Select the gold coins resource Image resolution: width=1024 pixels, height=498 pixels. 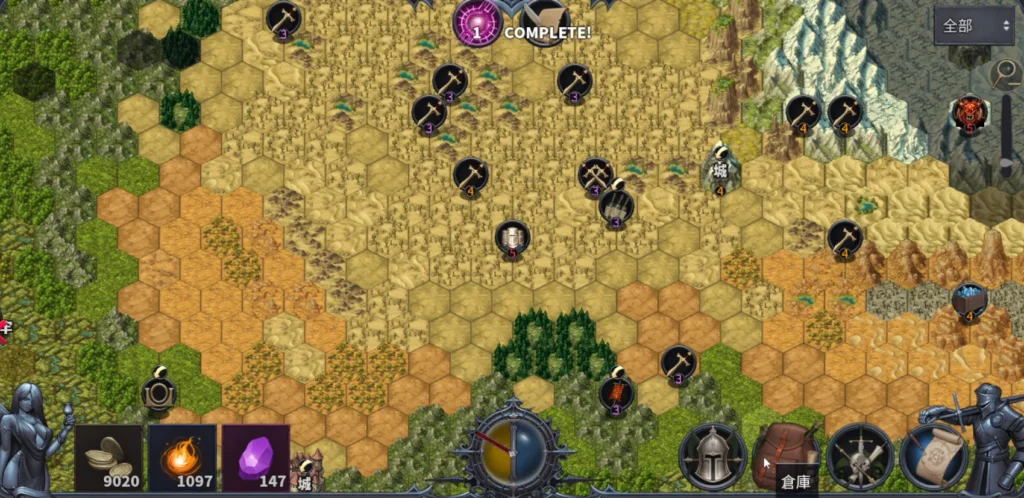pyautogui.click(x=108, y=458)
